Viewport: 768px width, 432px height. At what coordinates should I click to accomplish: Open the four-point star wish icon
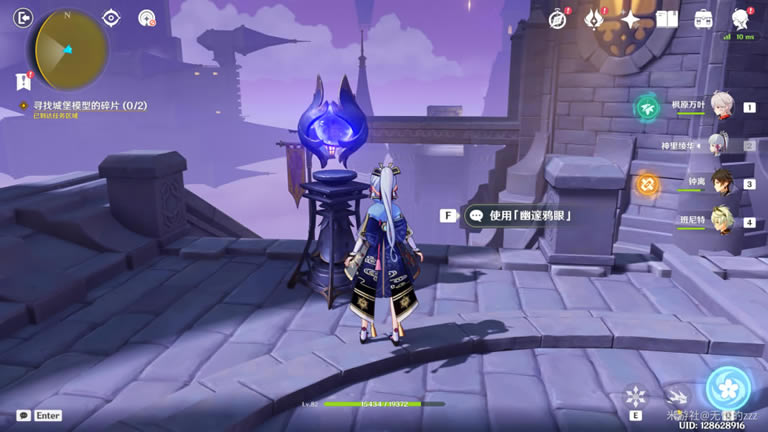click(631, 19)
